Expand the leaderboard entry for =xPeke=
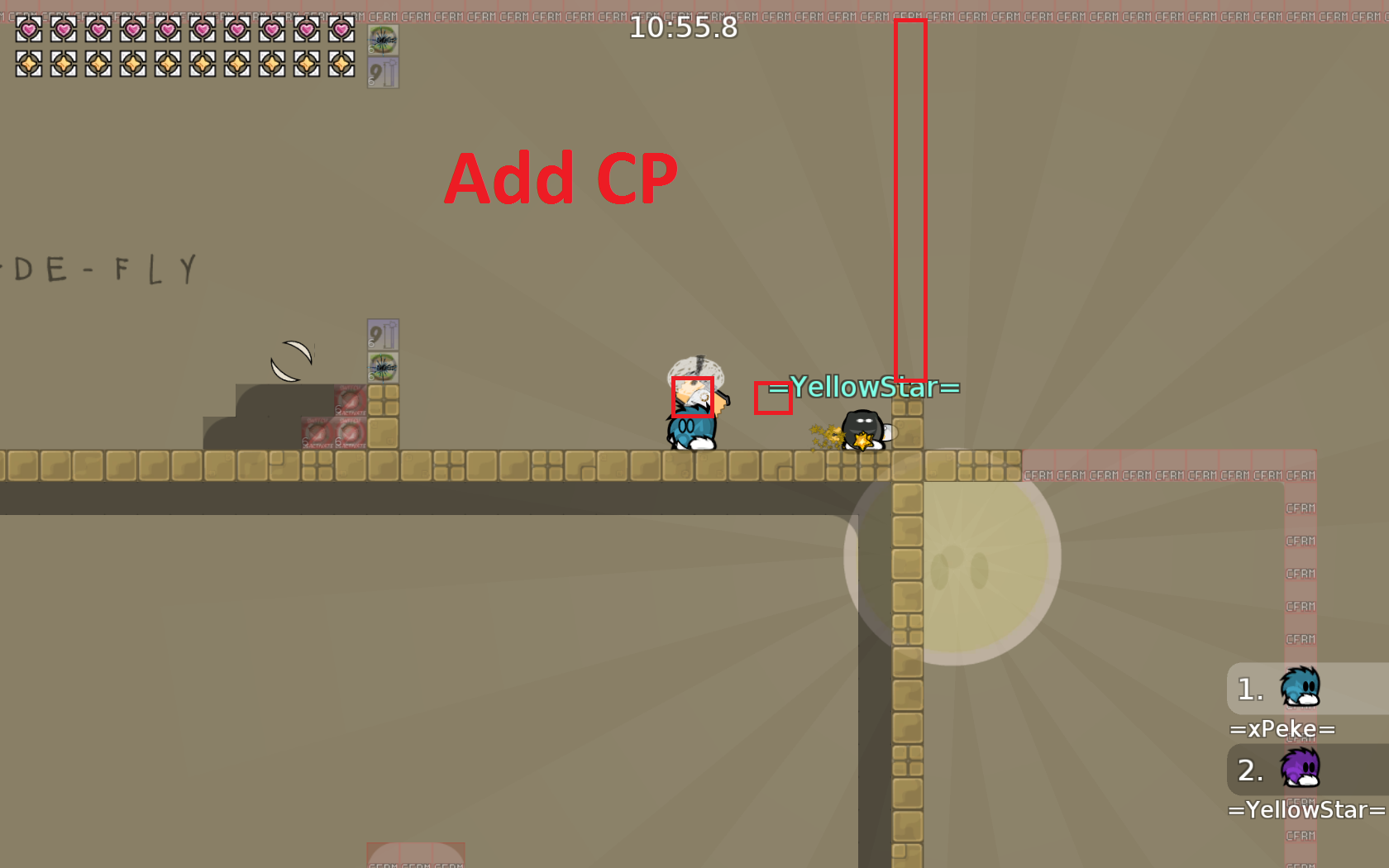Viewport: 1389px width, 868px height. tap(1284, 729)
